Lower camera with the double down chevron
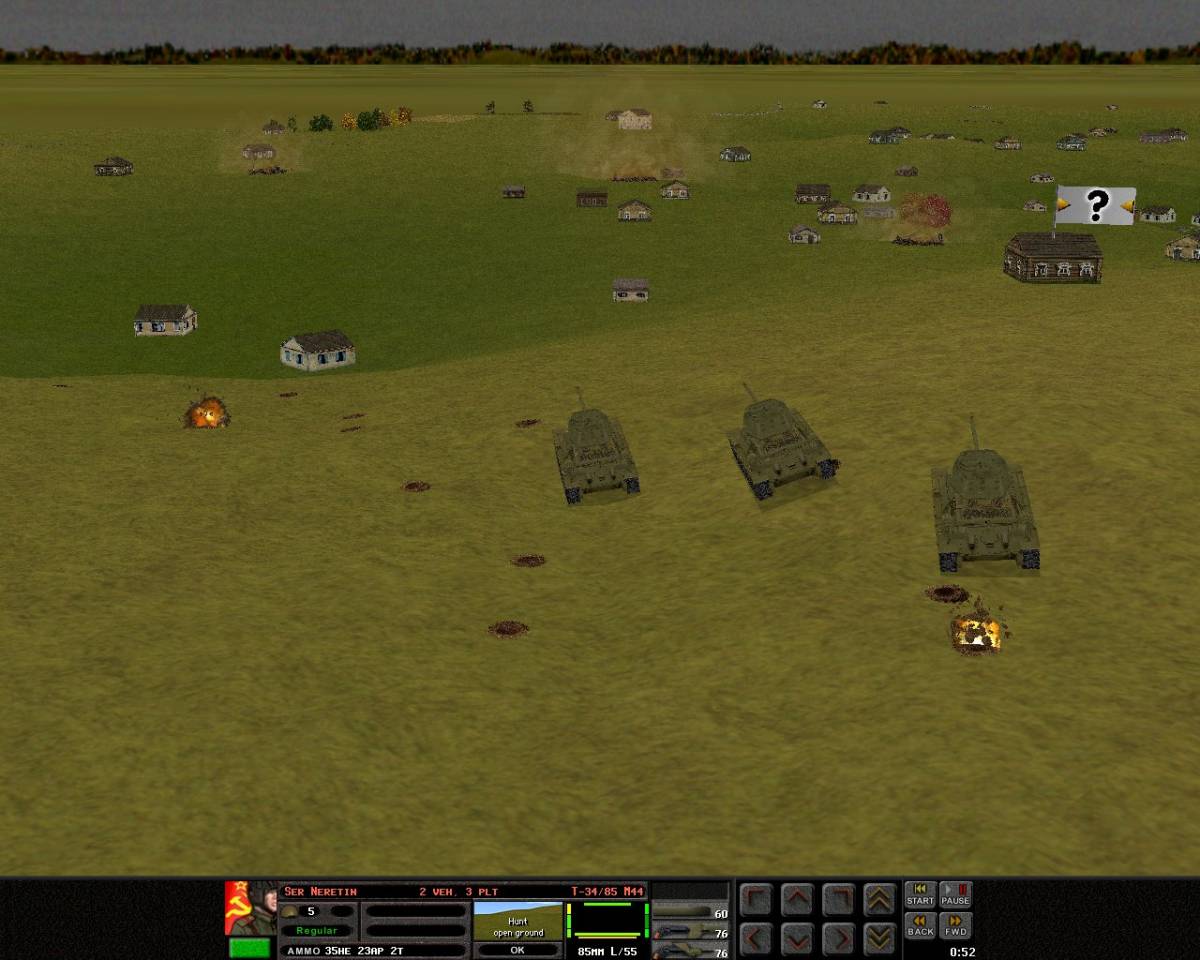 pyautogui.click(x=879, y=938)
